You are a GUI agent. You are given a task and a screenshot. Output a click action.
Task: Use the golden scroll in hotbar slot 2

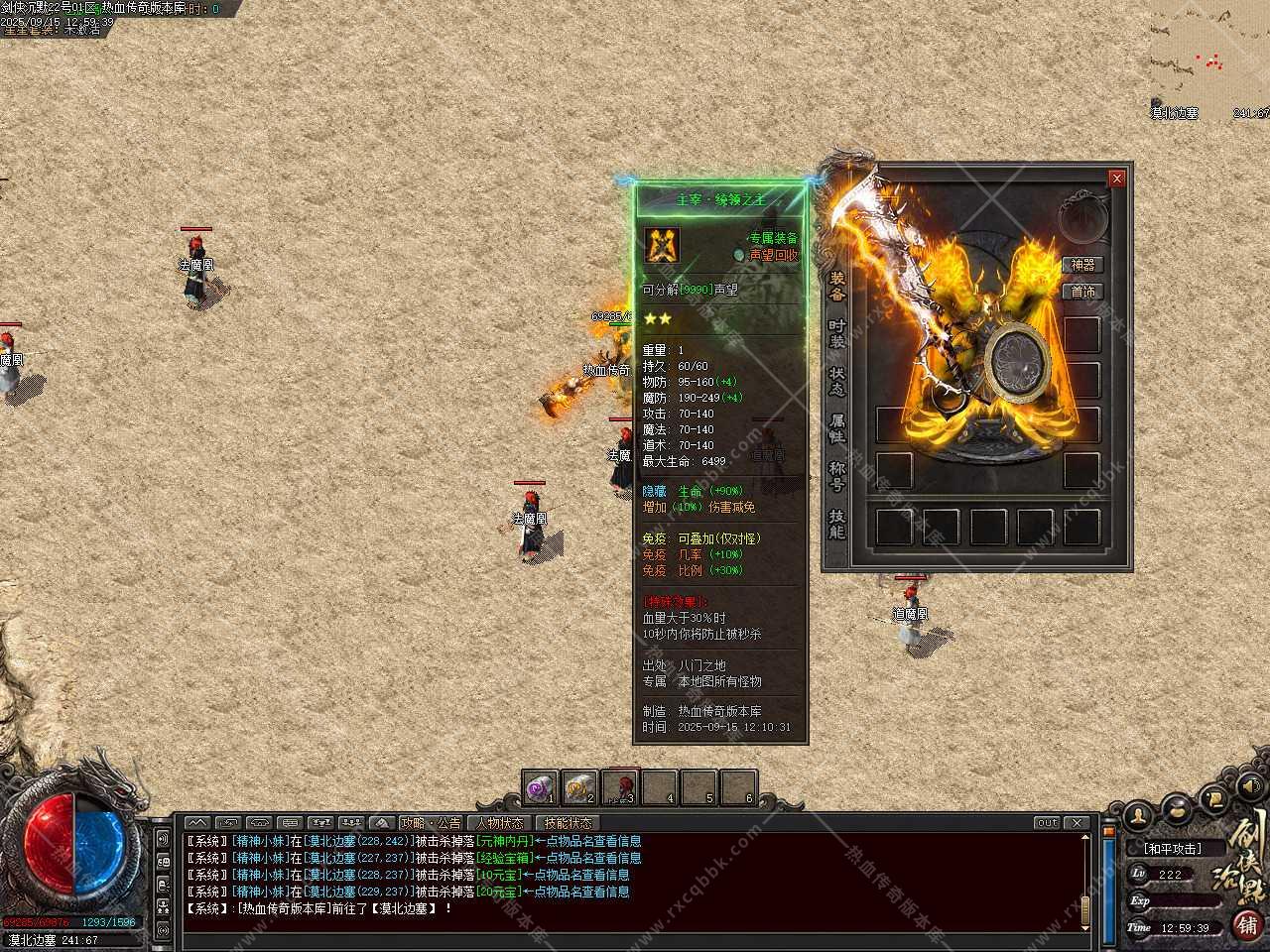pyautogui.click(x=579, y=787)
